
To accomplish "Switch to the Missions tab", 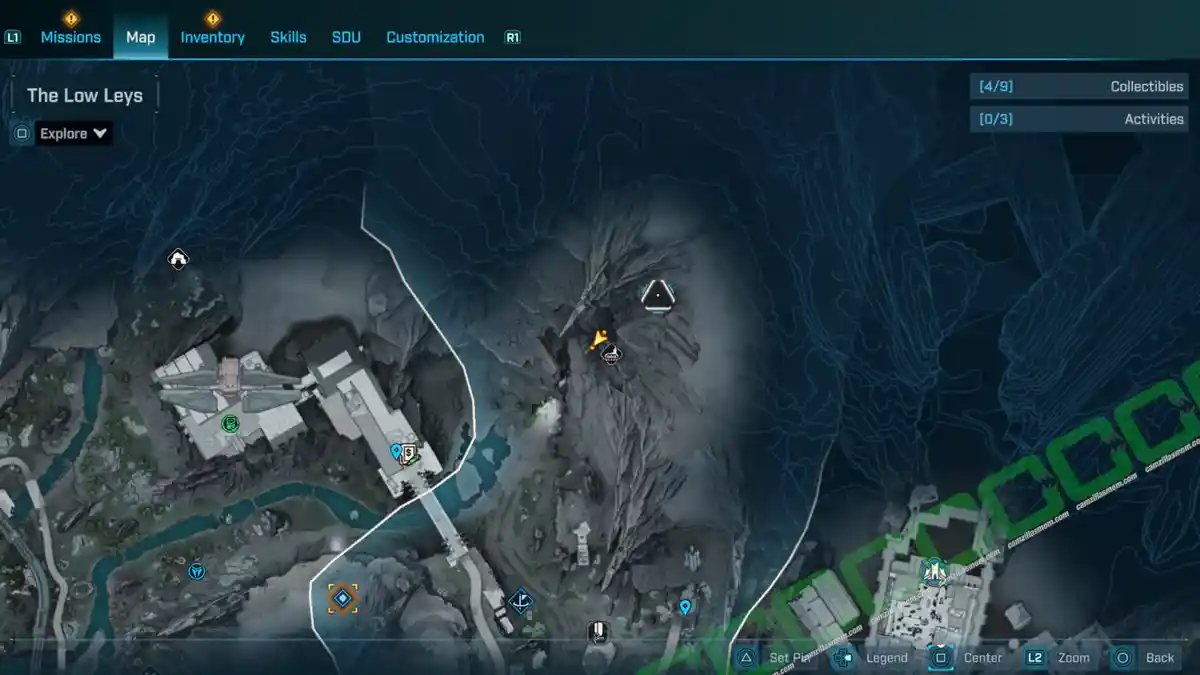I will 70,37.
